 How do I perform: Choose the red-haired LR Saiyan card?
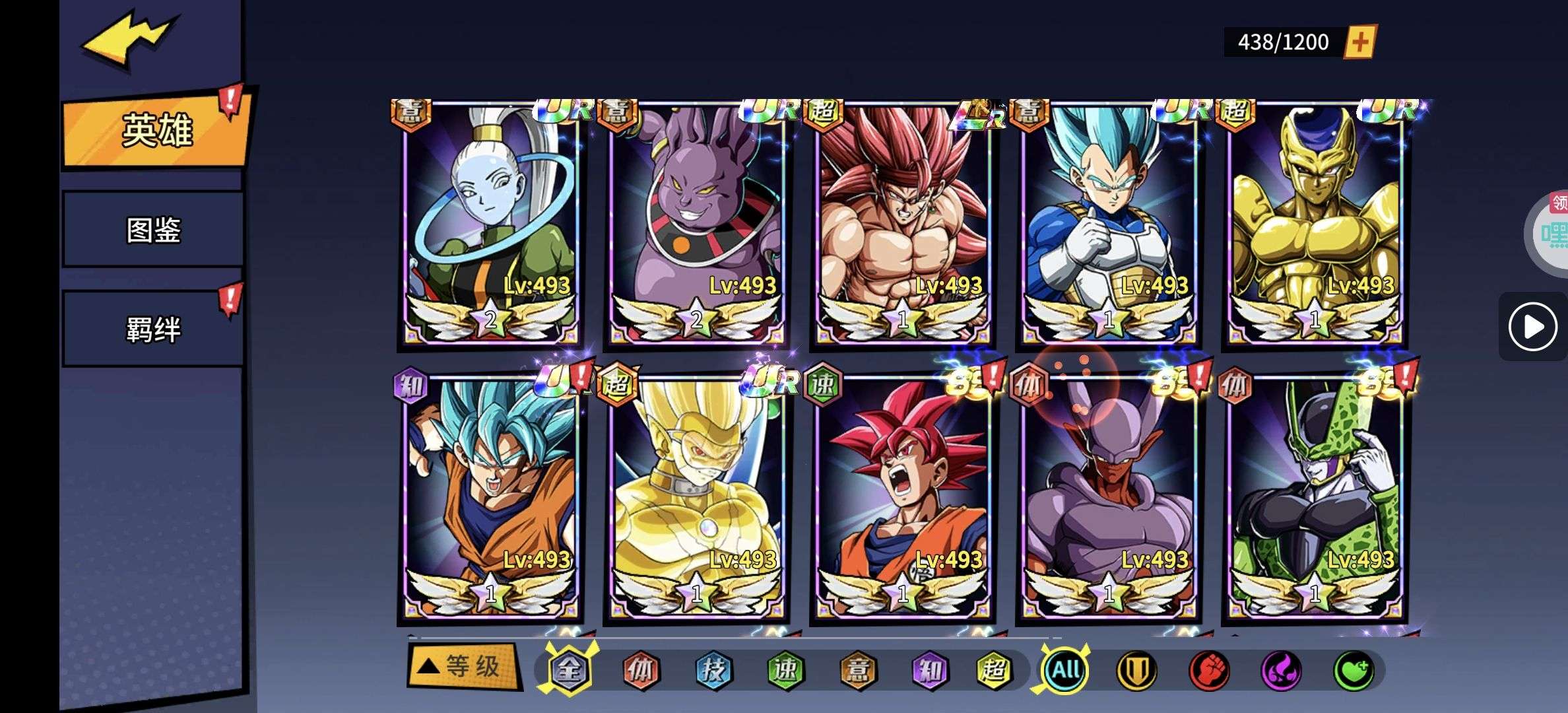pos(902,223)
